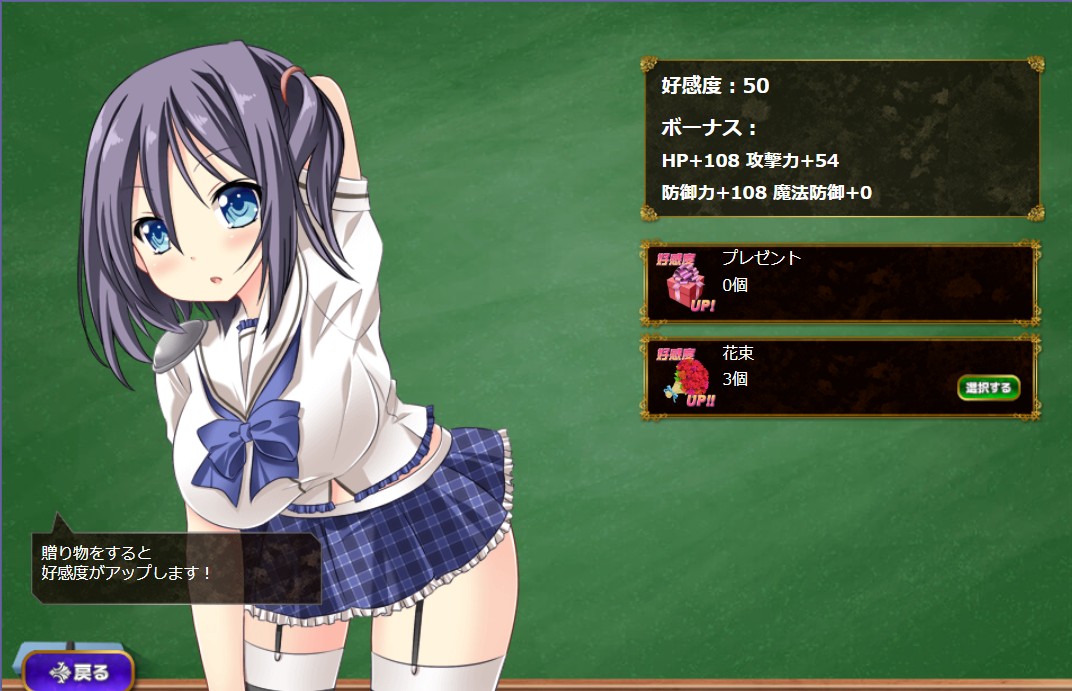Select the プレゼント gift box icon
The image size is (1072, 691).
coord(686,283)
